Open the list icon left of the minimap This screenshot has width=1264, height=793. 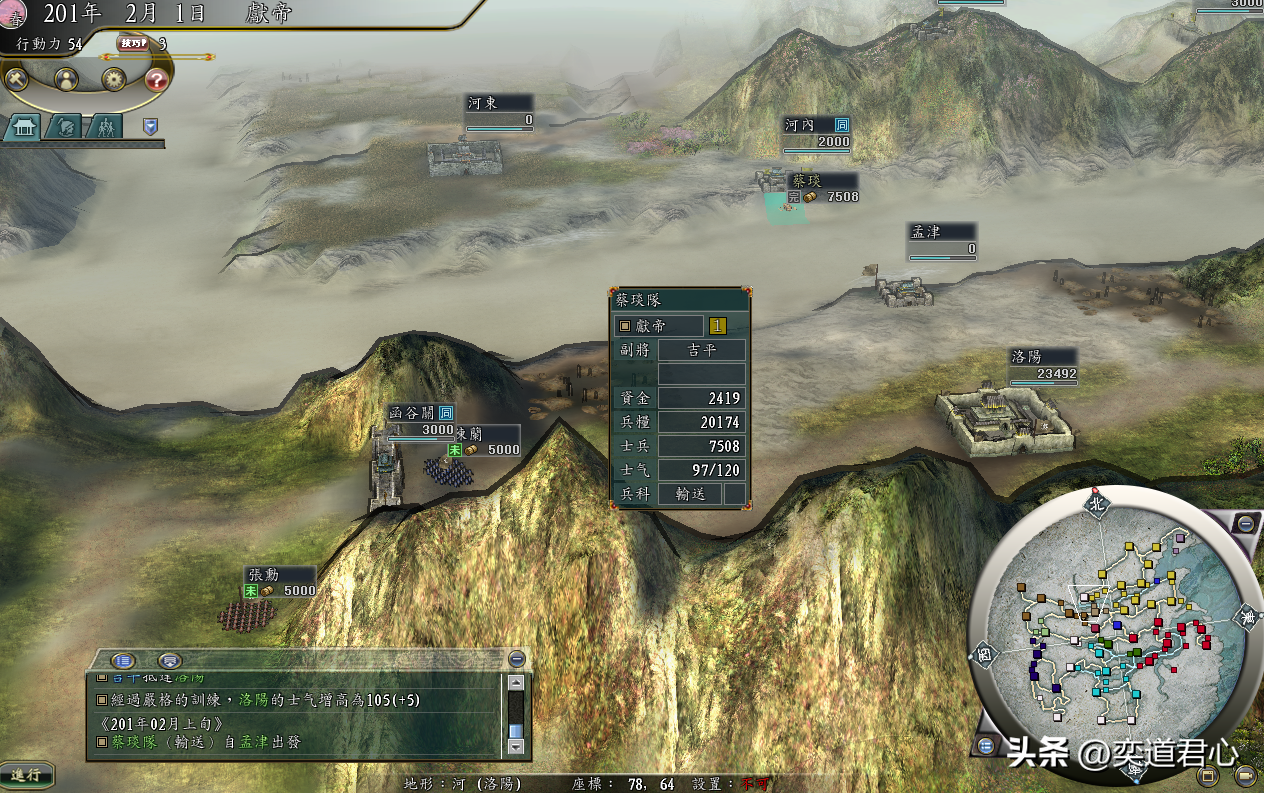point(986,745)
